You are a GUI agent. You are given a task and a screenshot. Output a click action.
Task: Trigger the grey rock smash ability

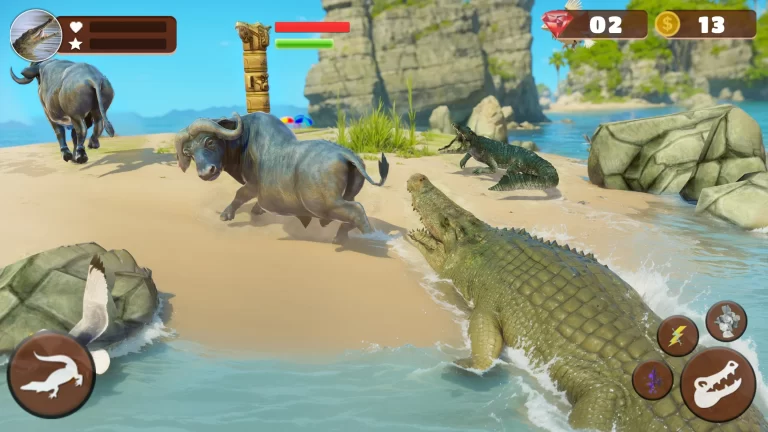click(726, 321)
